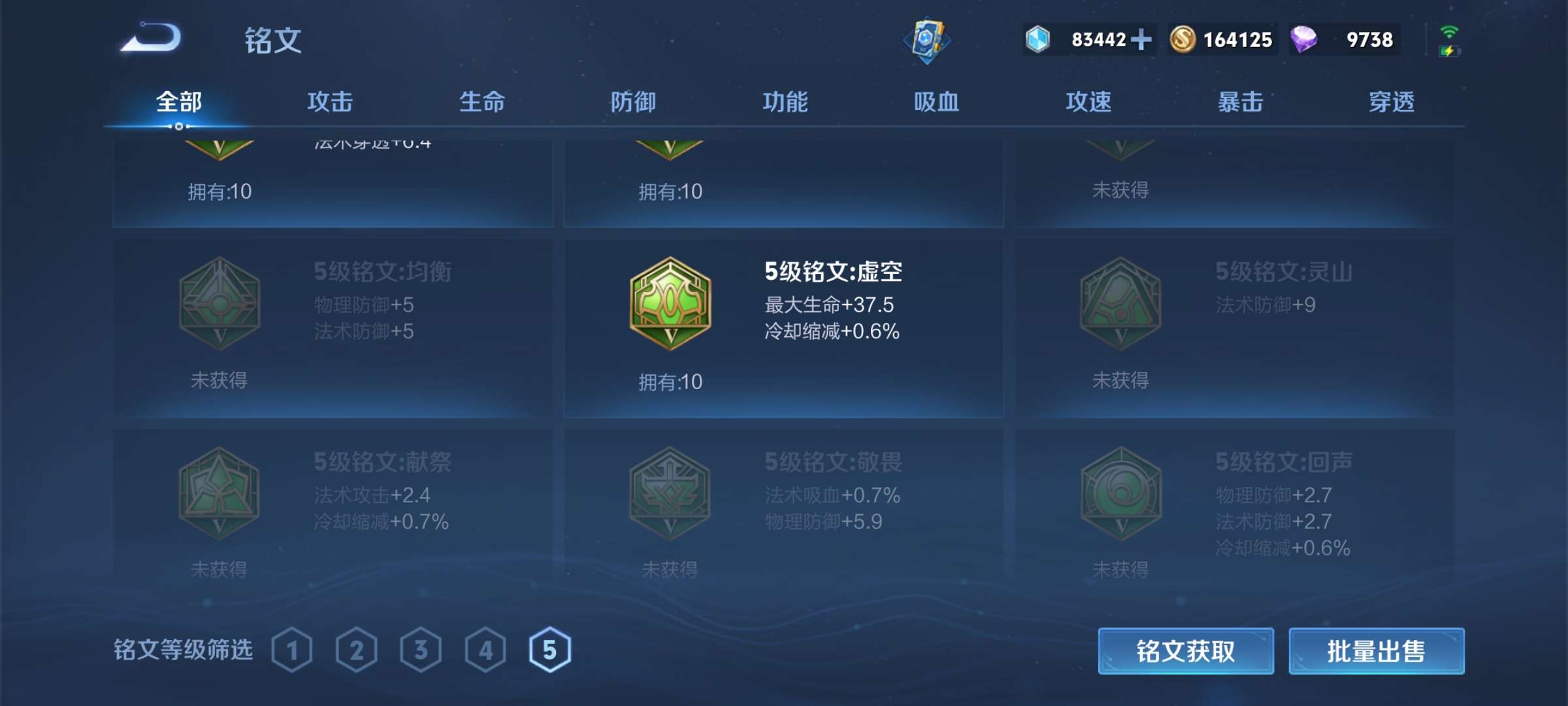Filter inscriptions by level 1
Image resolution: width=1568 pixels, height=706 pixels.
pos(291,650)
